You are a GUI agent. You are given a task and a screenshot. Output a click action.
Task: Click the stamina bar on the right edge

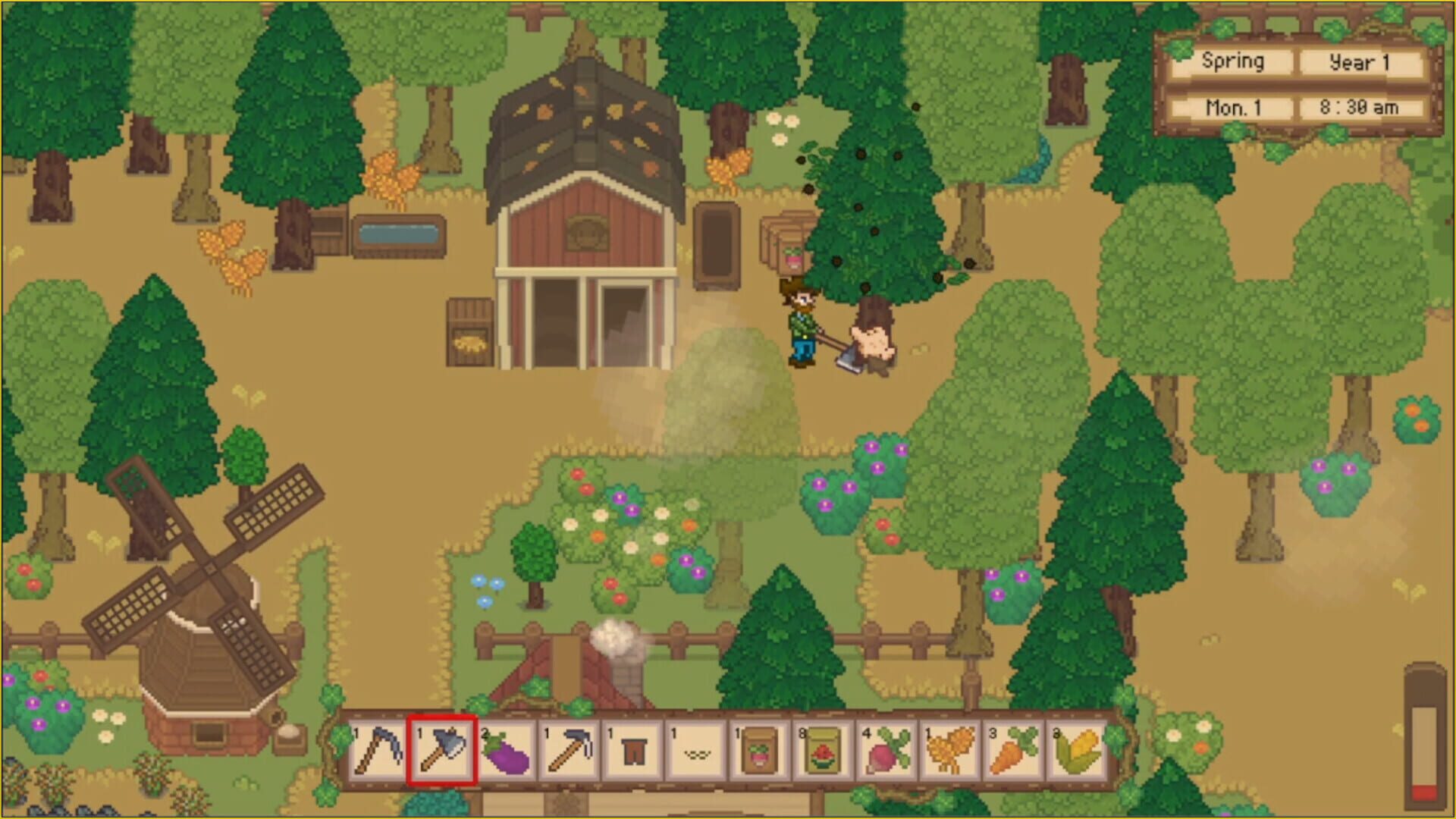[1423, 736]
